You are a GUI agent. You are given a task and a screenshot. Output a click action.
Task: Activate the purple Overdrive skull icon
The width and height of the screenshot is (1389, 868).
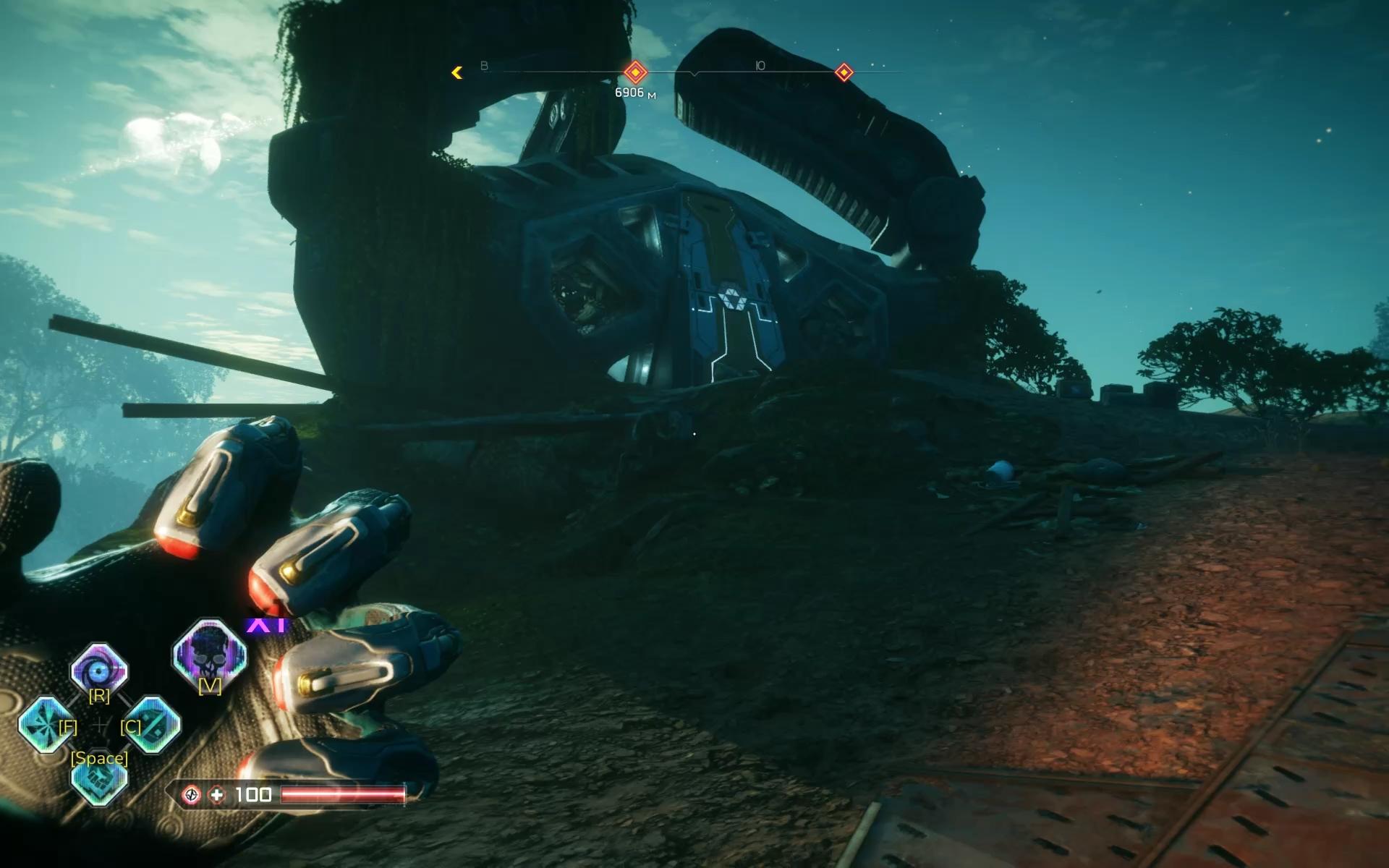[x=210, y=655]
